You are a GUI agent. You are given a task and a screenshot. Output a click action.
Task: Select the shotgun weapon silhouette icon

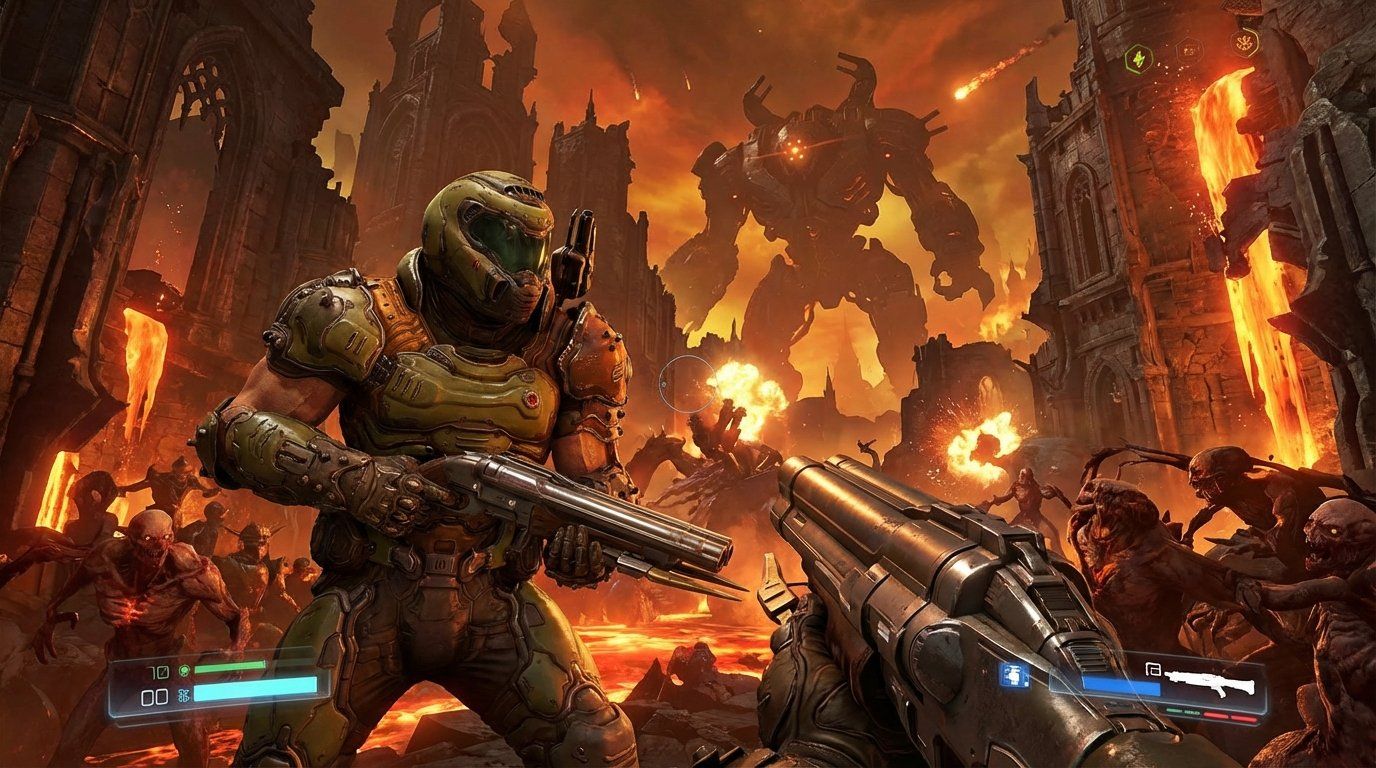[1210, 683]
